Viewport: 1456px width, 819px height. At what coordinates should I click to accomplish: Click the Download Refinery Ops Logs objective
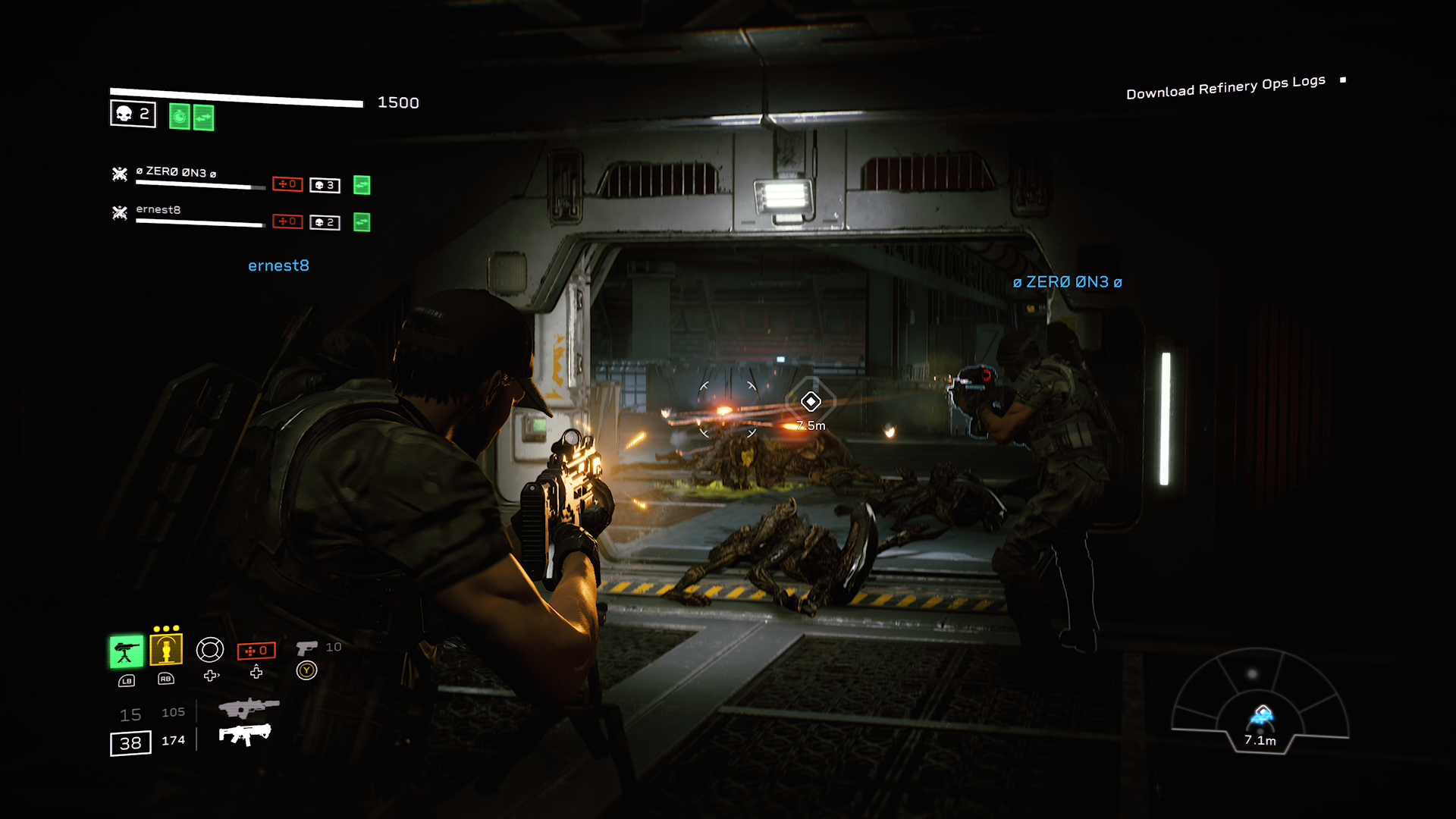click(x=1225, y=87)
